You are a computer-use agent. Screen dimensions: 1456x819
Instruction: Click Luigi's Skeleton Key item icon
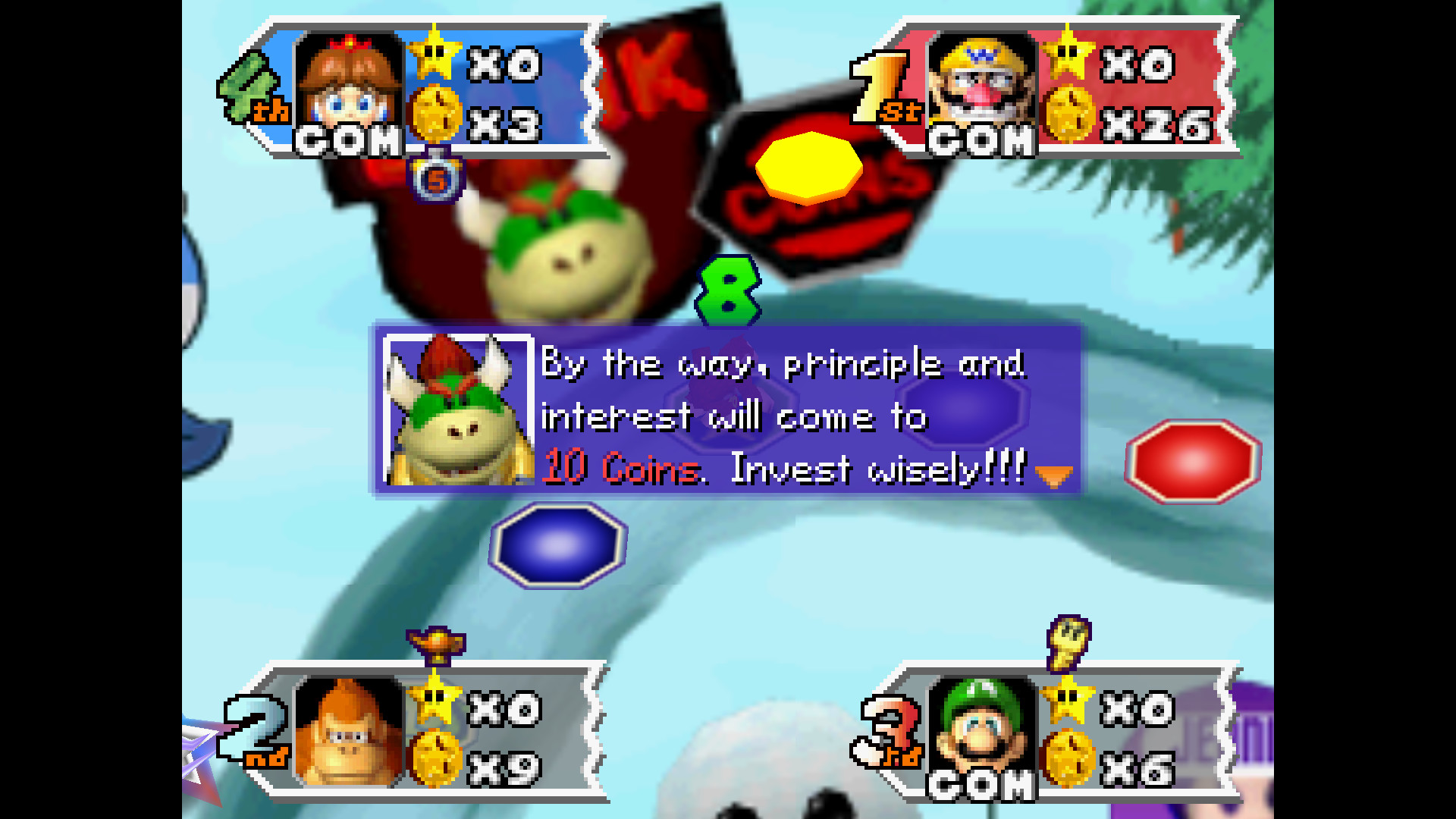[x=1068, y=642]
